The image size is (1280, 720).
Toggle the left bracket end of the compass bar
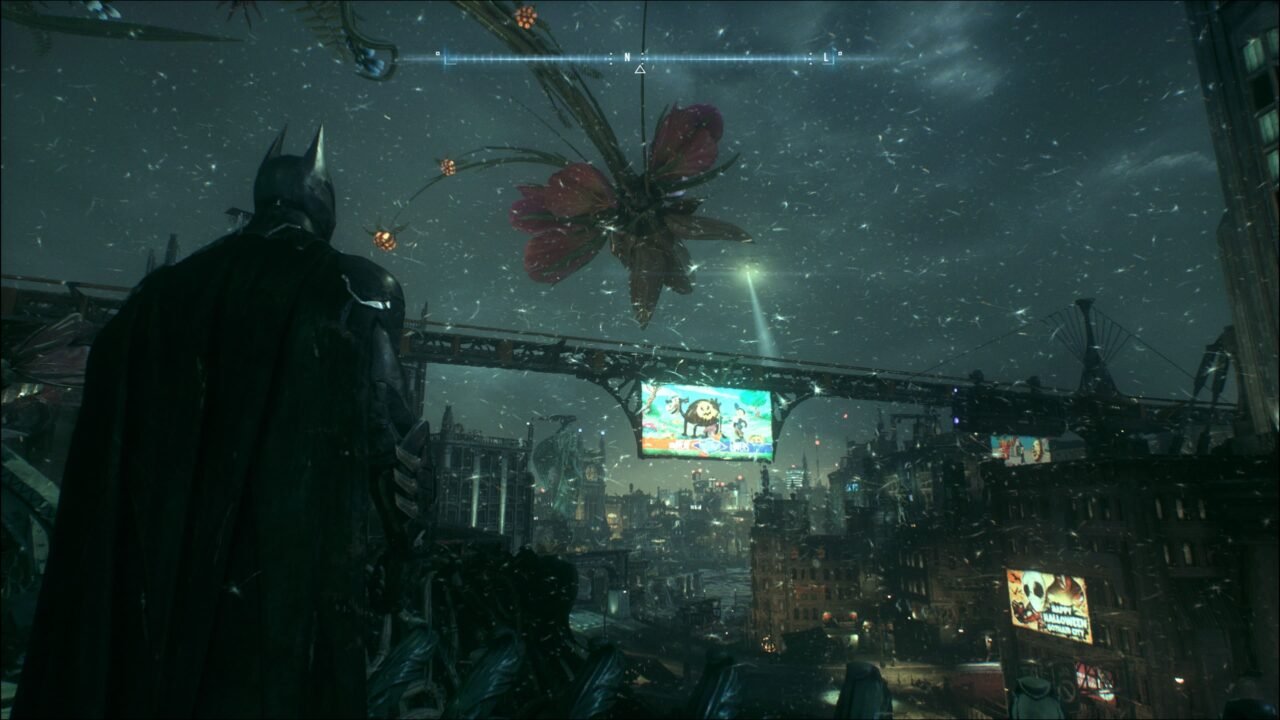coord(446,58)
